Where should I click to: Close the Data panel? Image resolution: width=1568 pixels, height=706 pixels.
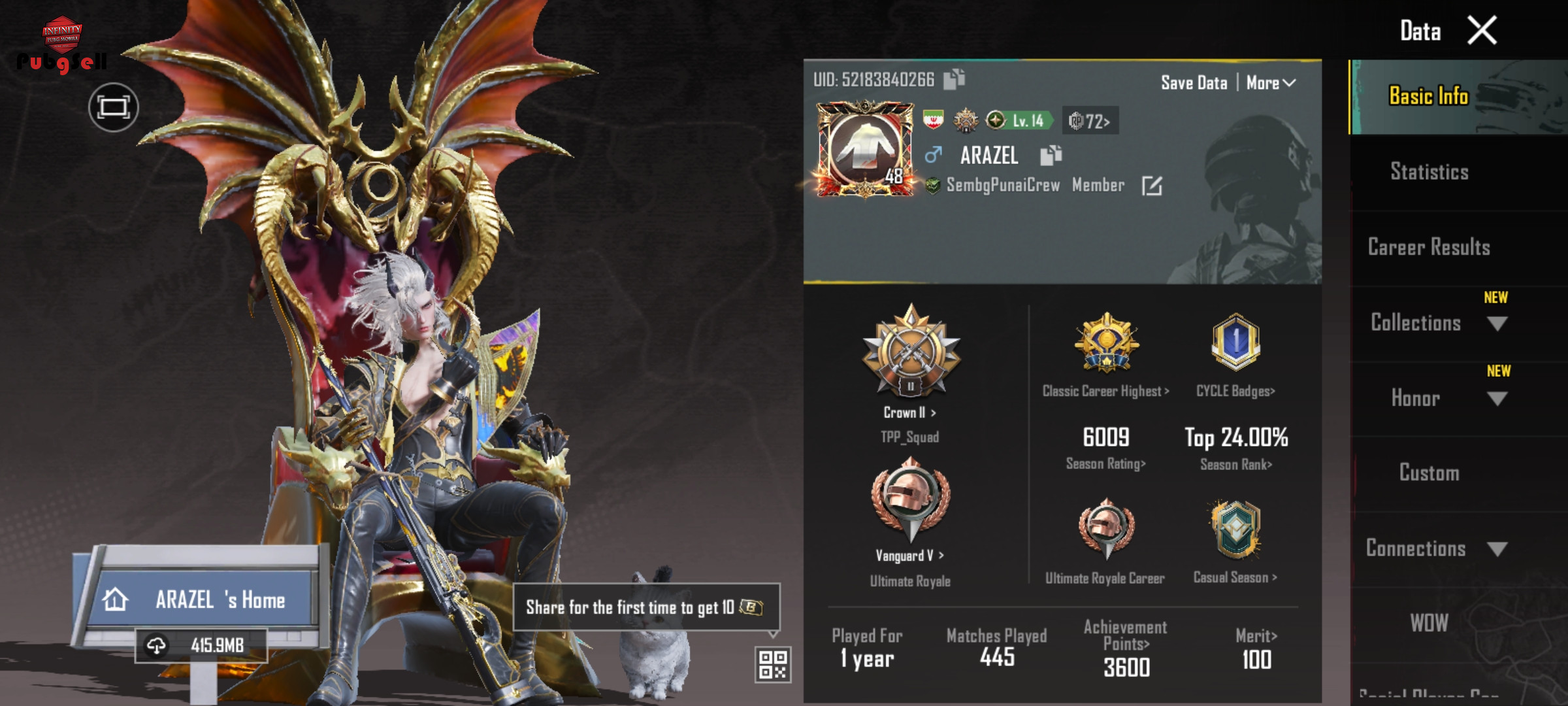pos(1482,30)
